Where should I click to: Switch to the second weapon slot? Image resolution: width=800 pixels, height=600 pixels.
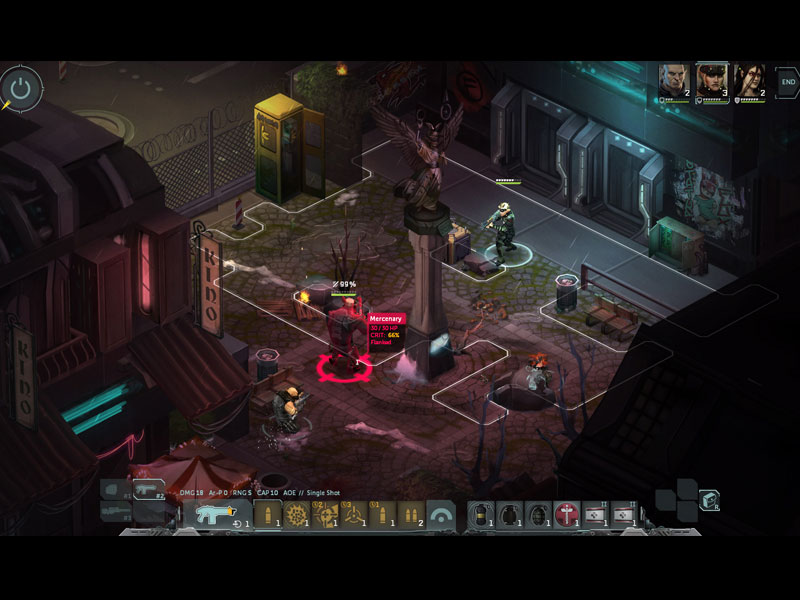pos(148,490)
